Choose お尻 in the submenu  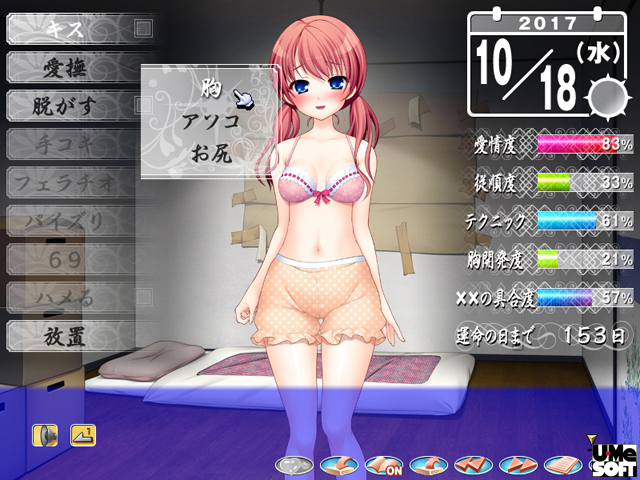coord(210,153)
